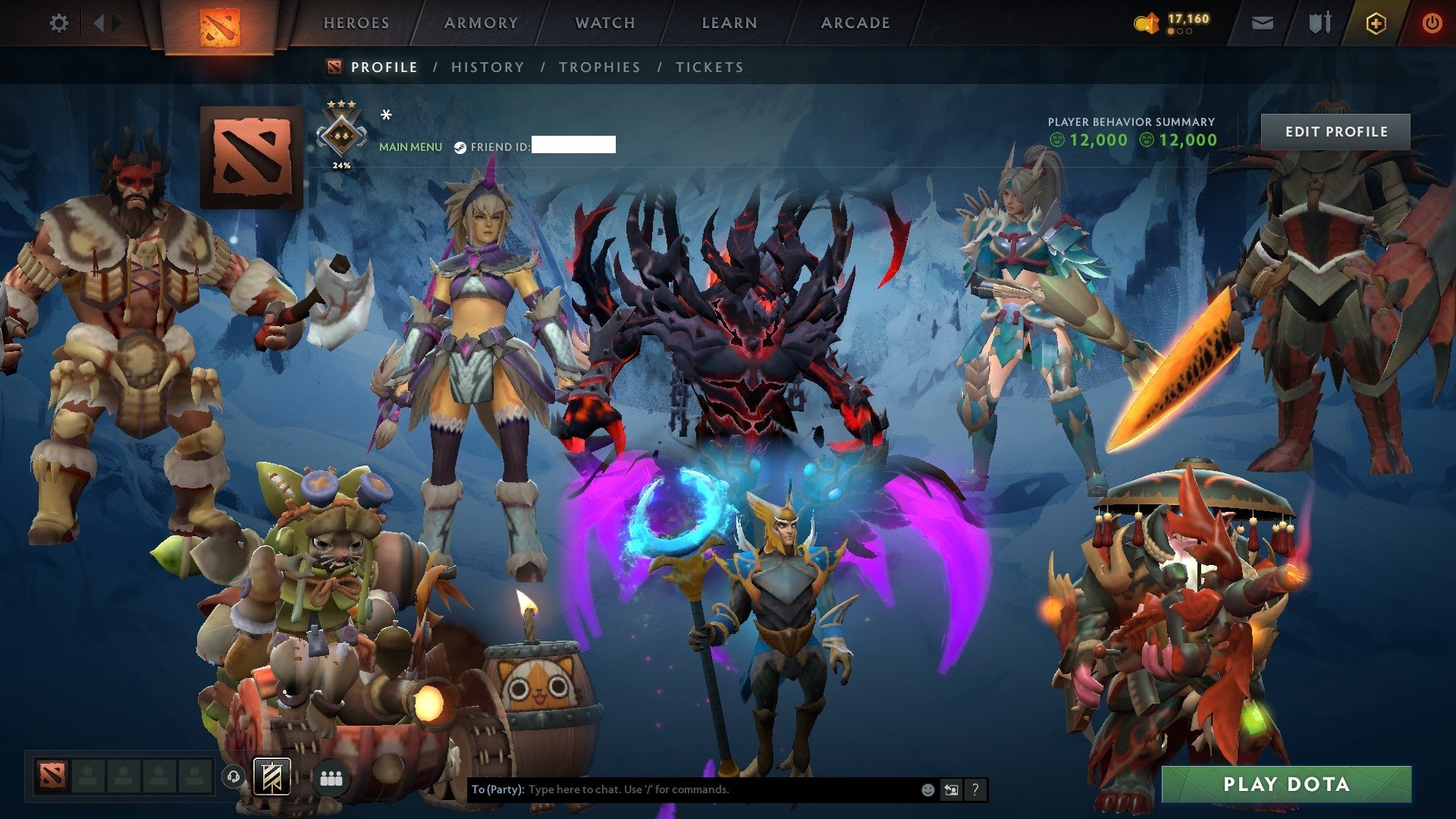Toggle voice chat with the headset icon

[x=233, y=776]
